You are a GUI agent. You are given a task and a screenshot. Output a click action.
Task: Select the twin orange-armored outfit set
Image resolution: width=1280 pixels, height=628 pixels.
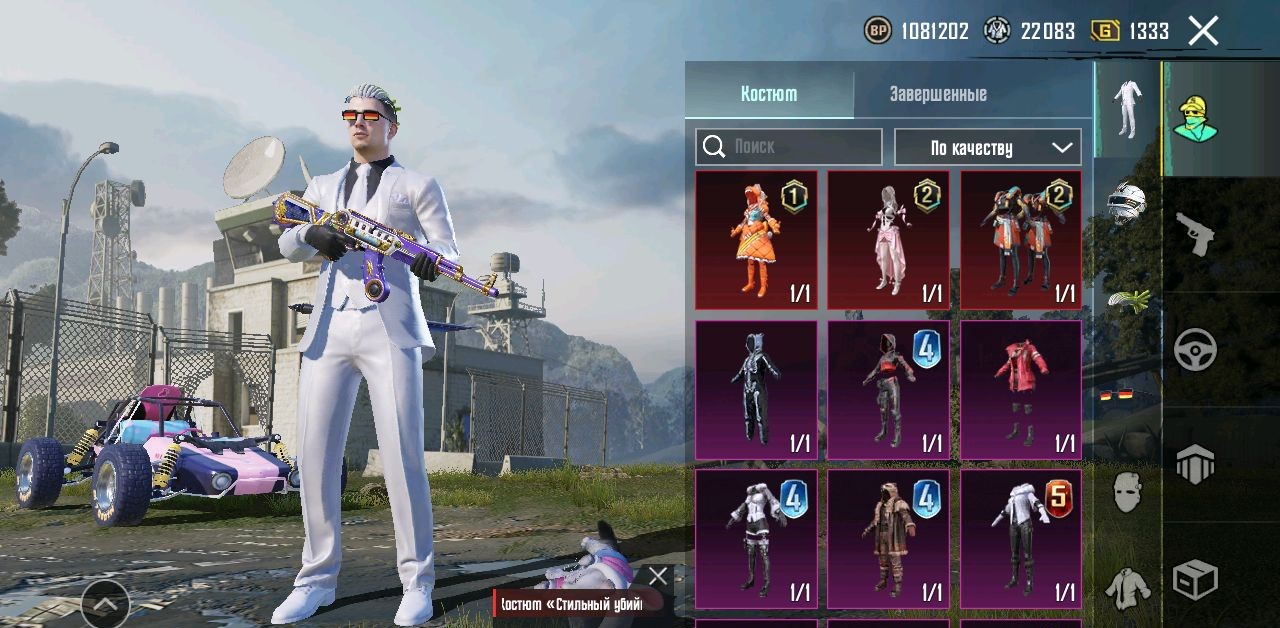(x=1020, y=240)
